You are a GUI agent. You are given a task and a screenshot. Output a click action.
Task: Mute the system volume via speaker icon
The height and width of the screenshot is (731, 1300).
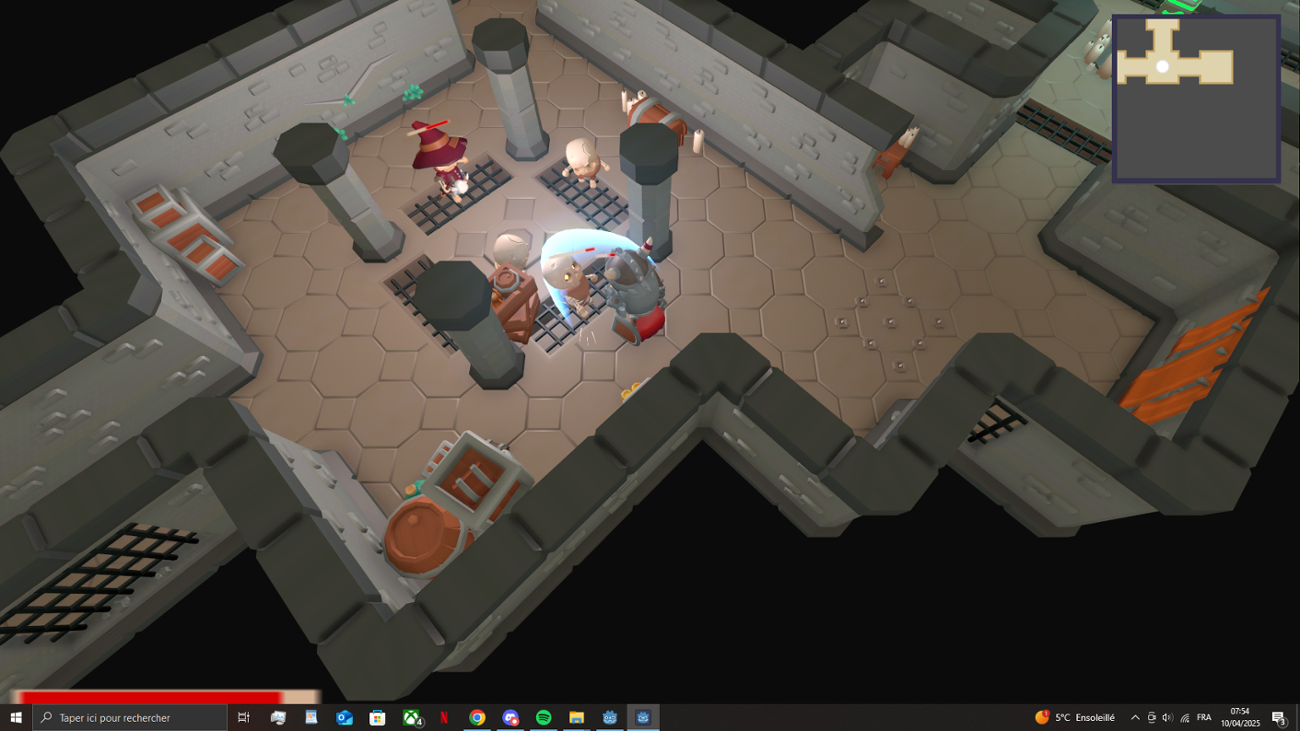tap(1167, 717)
